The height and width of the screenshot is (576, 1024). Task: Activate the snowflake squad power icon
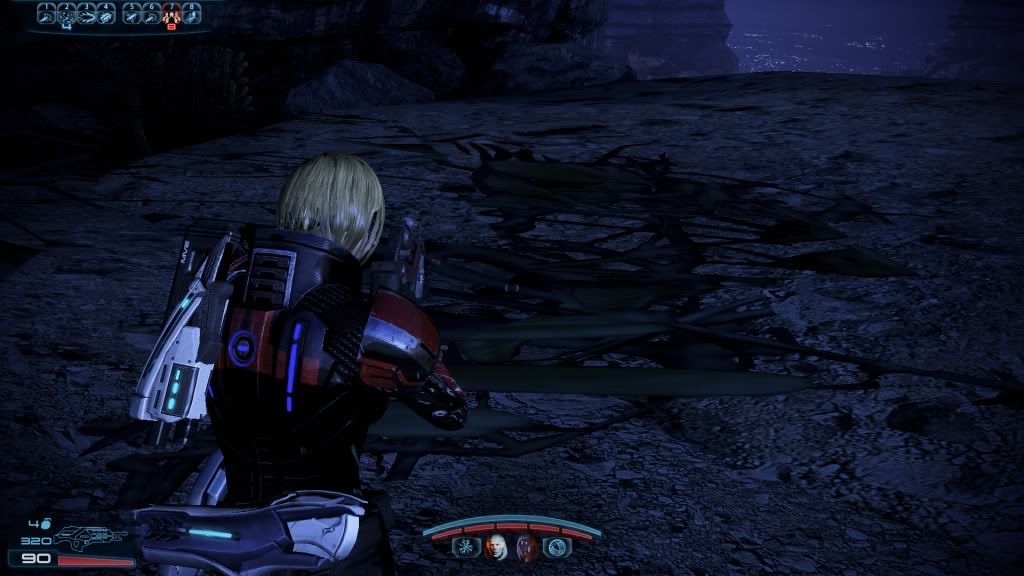[465, 546]
